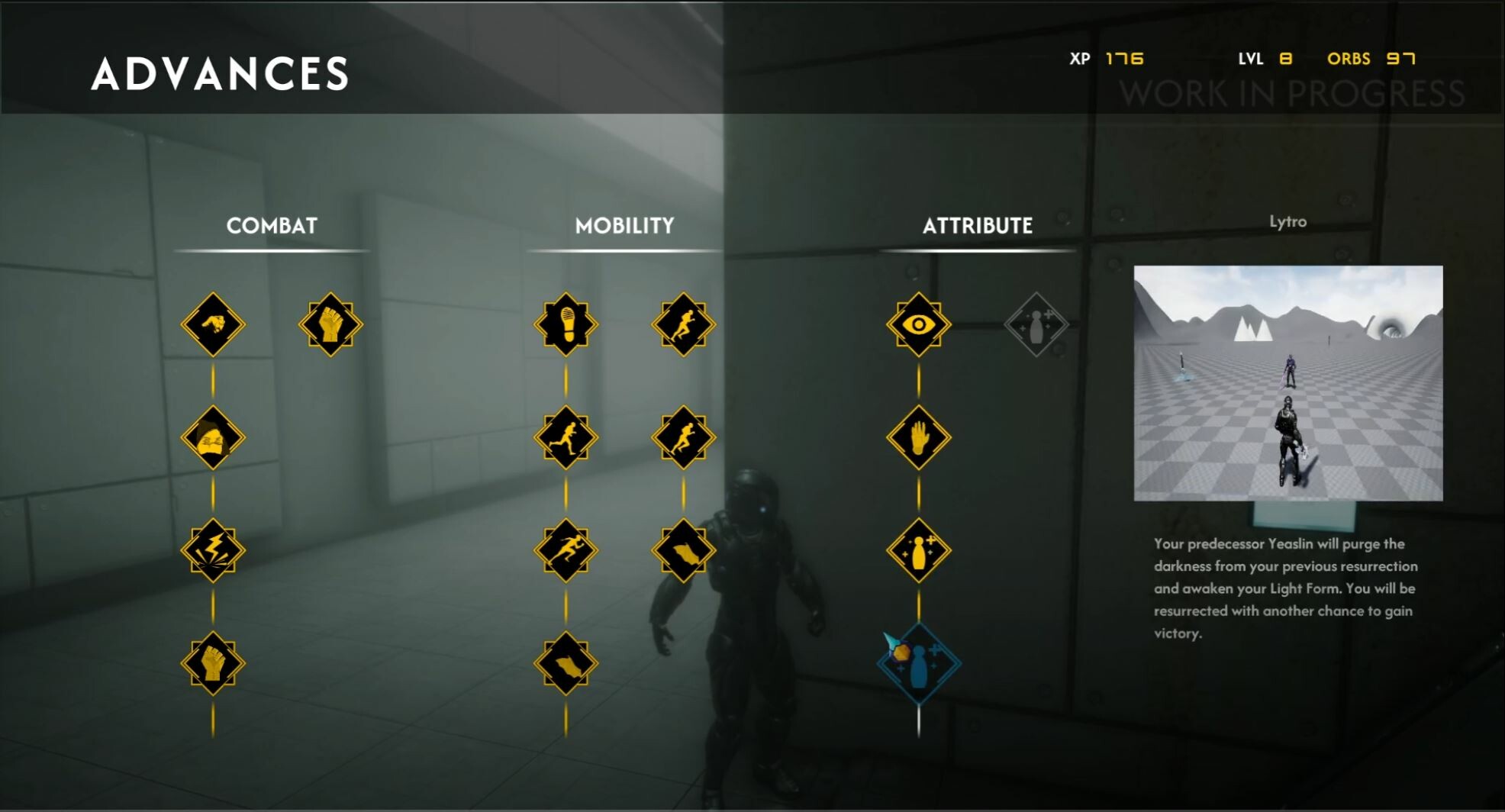Open the Lytro ability preview thumbnail
This screenshot has height=812, width=1505.
(1288, 382)
